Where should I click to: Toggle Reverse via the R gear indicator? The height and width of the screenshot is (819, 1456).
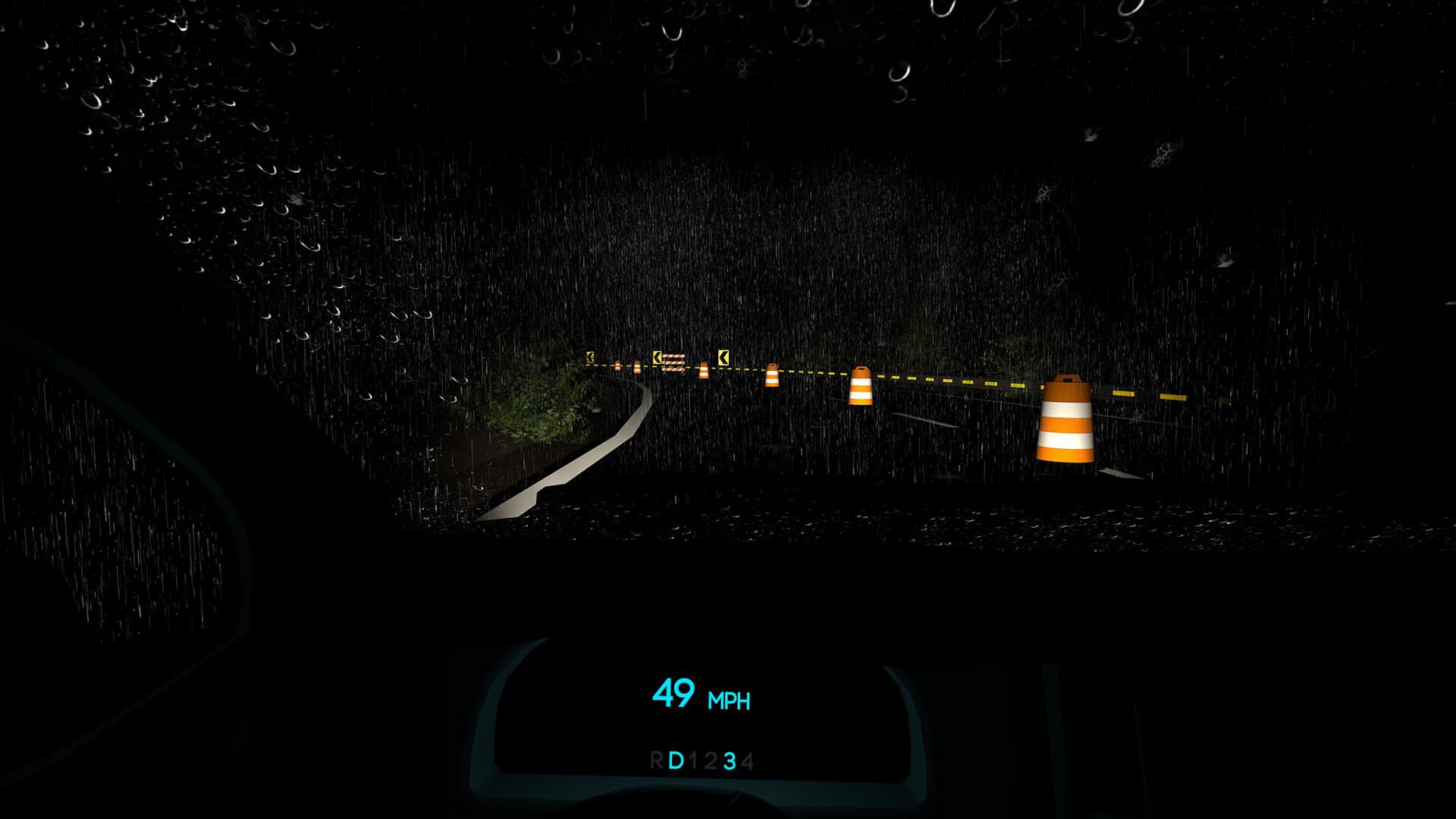657,761
